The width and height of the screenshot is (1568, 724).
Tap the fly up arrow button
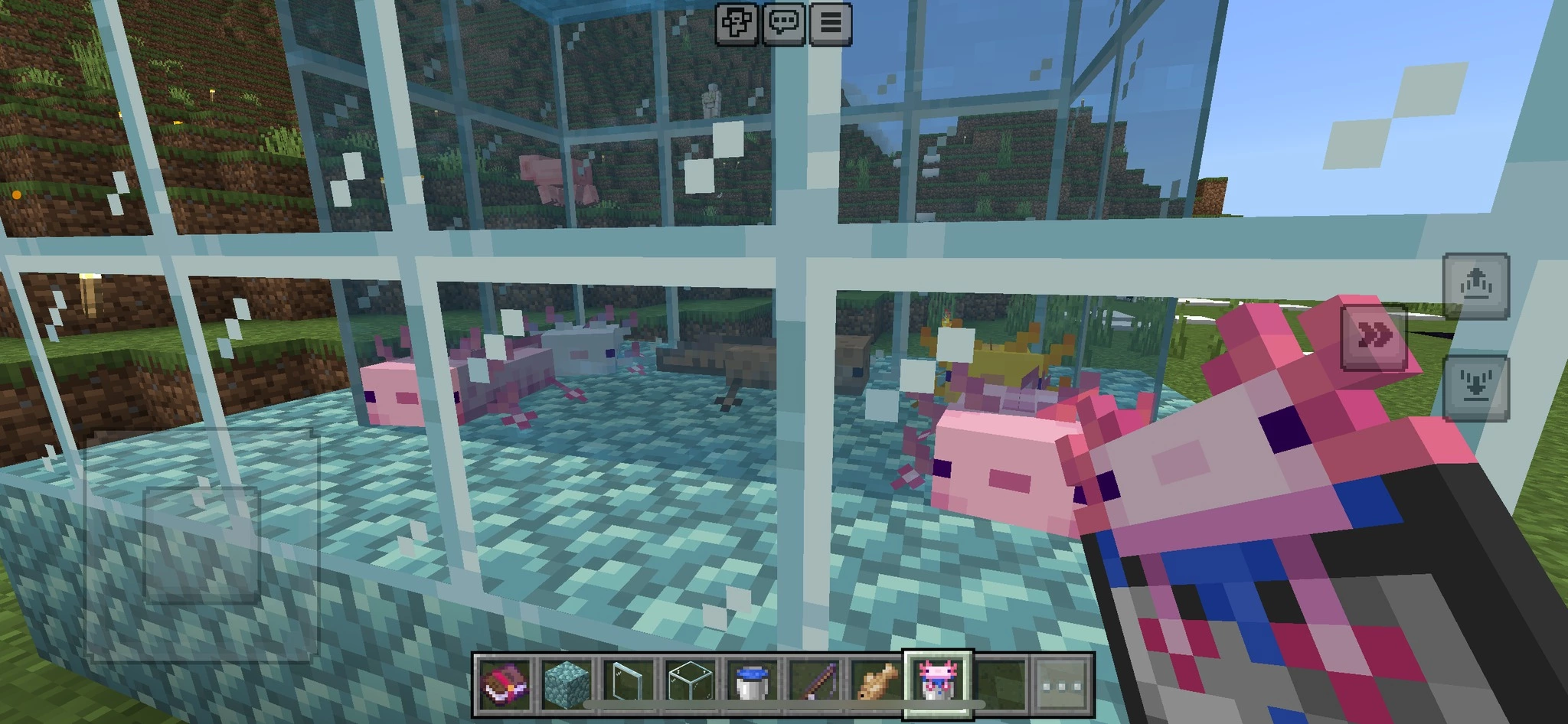(1475, 285)
